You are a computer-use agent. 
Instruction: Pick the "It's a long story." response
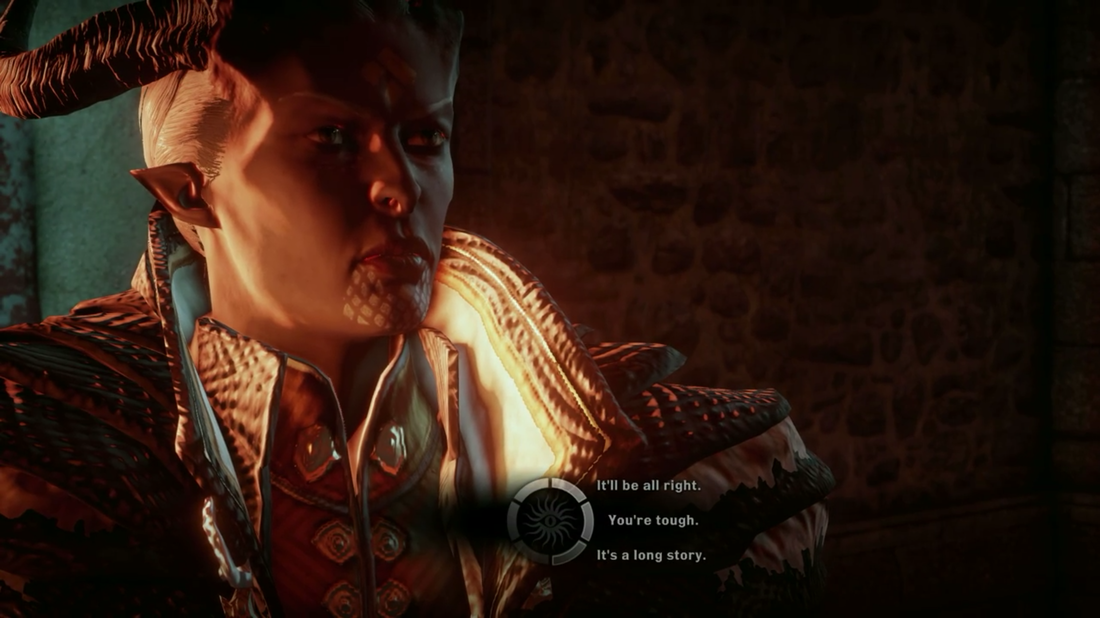[651, 555]
